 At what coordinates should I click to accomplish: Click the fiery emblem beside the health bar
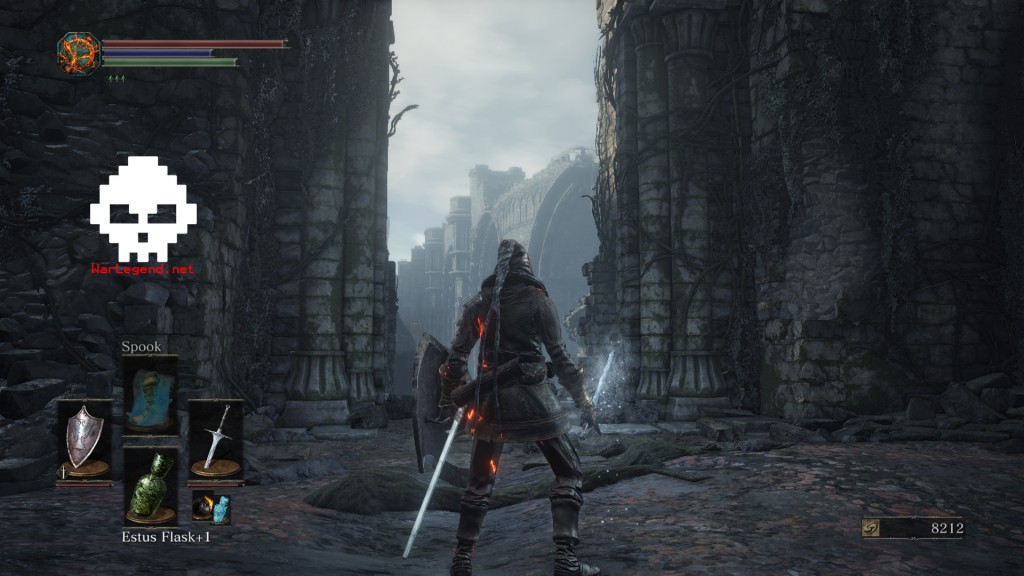coord(78,53)
